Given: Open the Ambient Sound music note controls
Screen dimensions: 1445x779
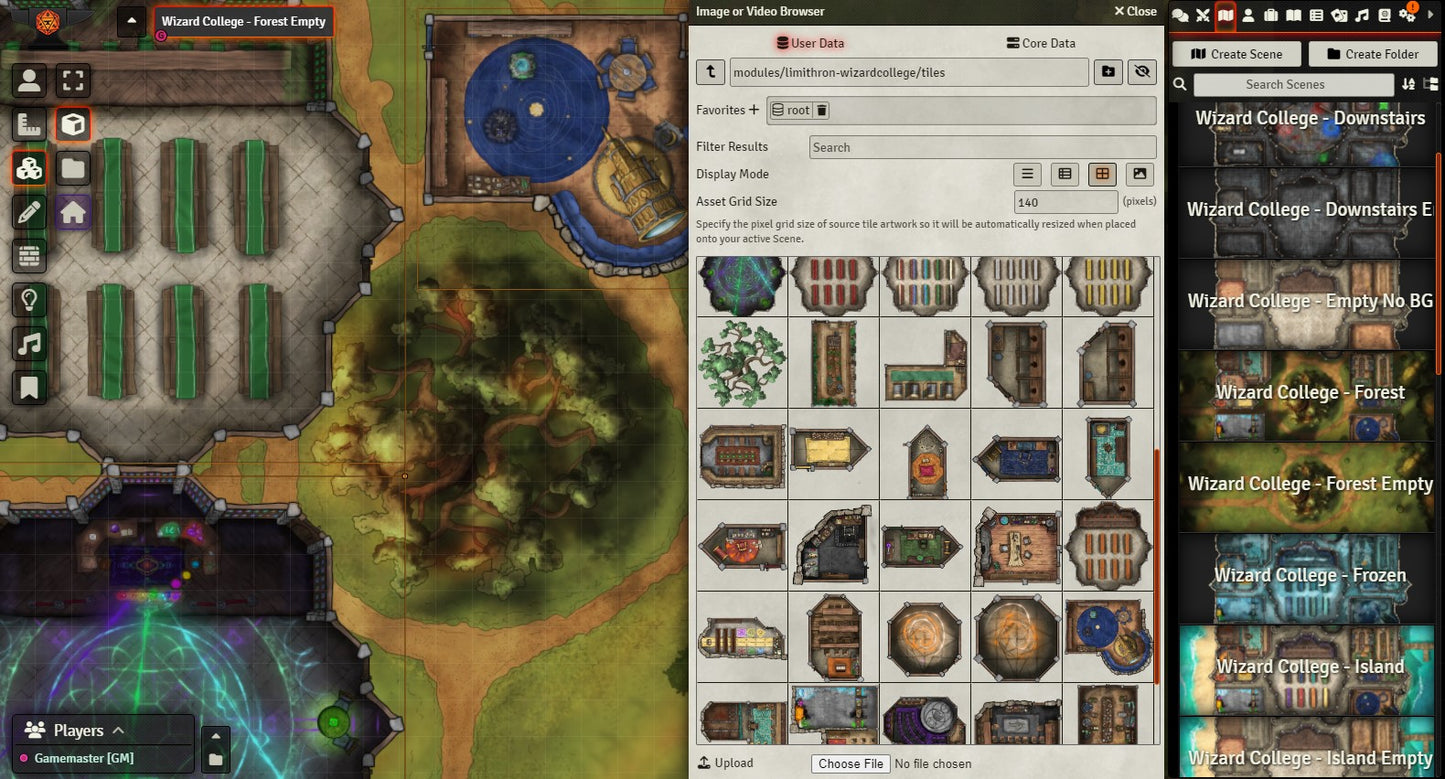Looking at the screenshot, I should tap(29, 343).
